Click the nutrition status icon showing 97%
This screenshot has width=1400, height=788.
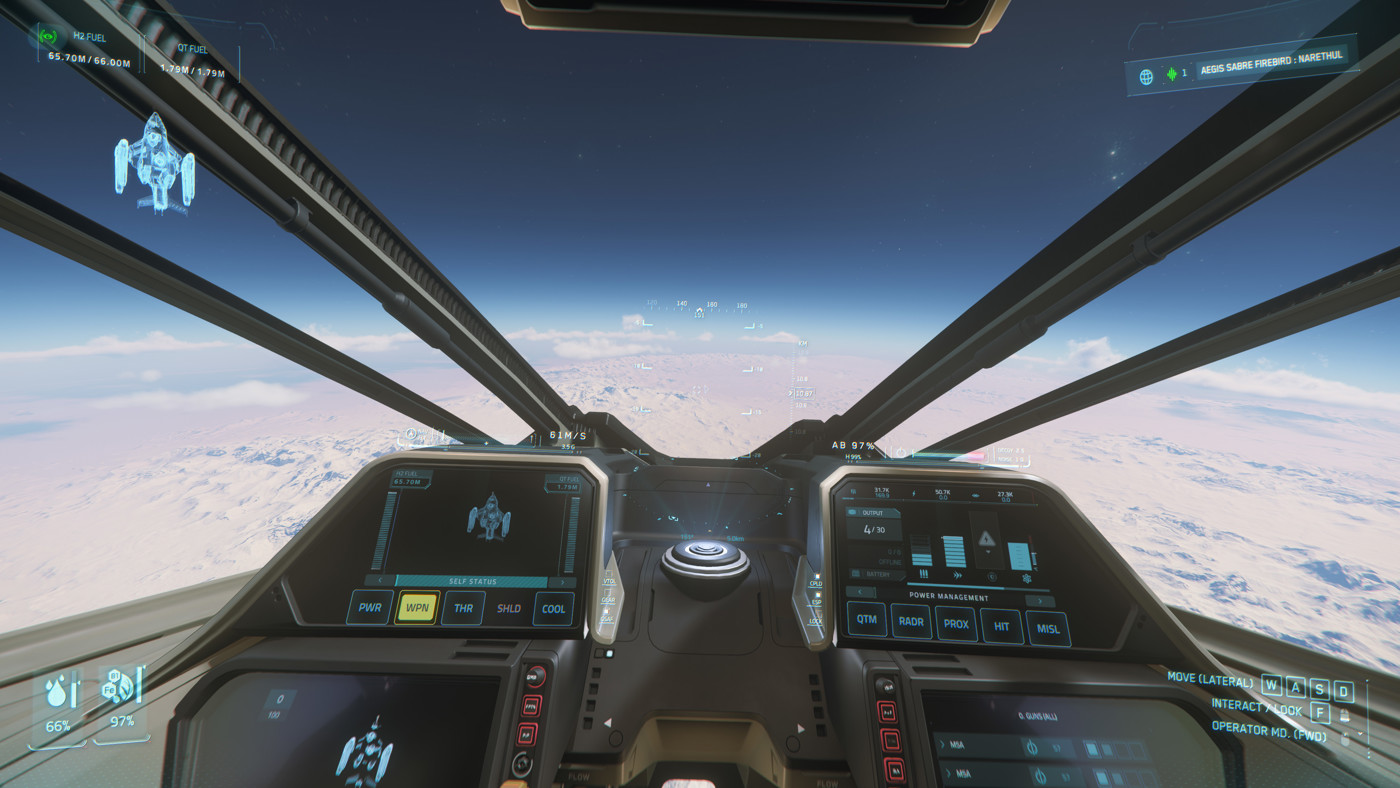pyautogui.click(x=118, y=687)
